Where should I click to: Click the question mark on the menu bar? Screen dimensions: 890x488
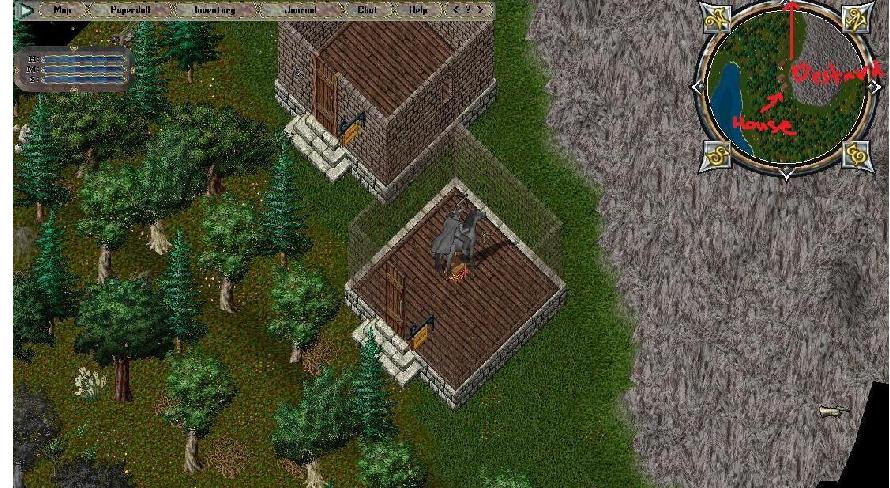[x=469, y=11]
